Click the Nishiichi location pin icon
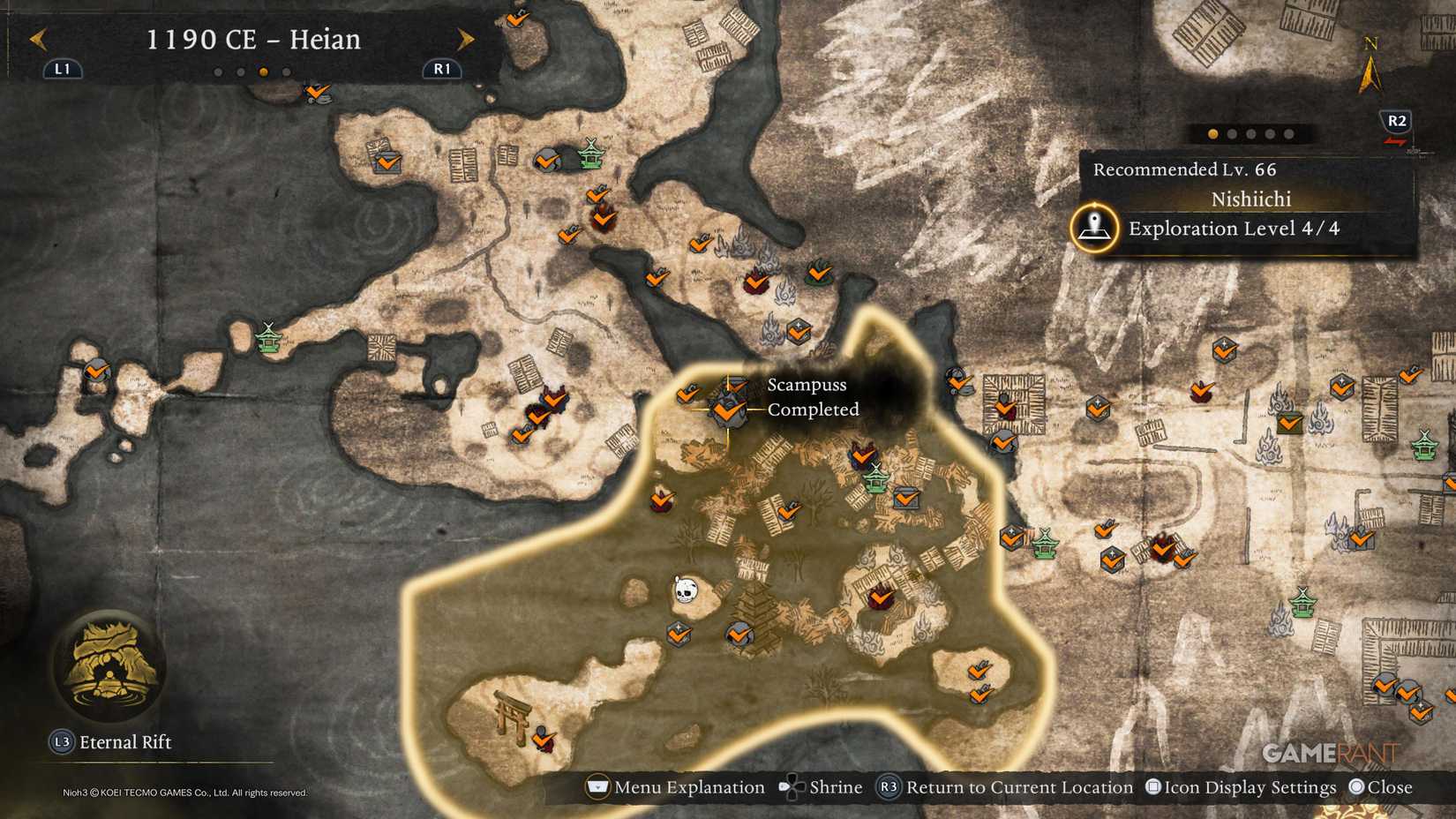 (x=1094, y=229)
